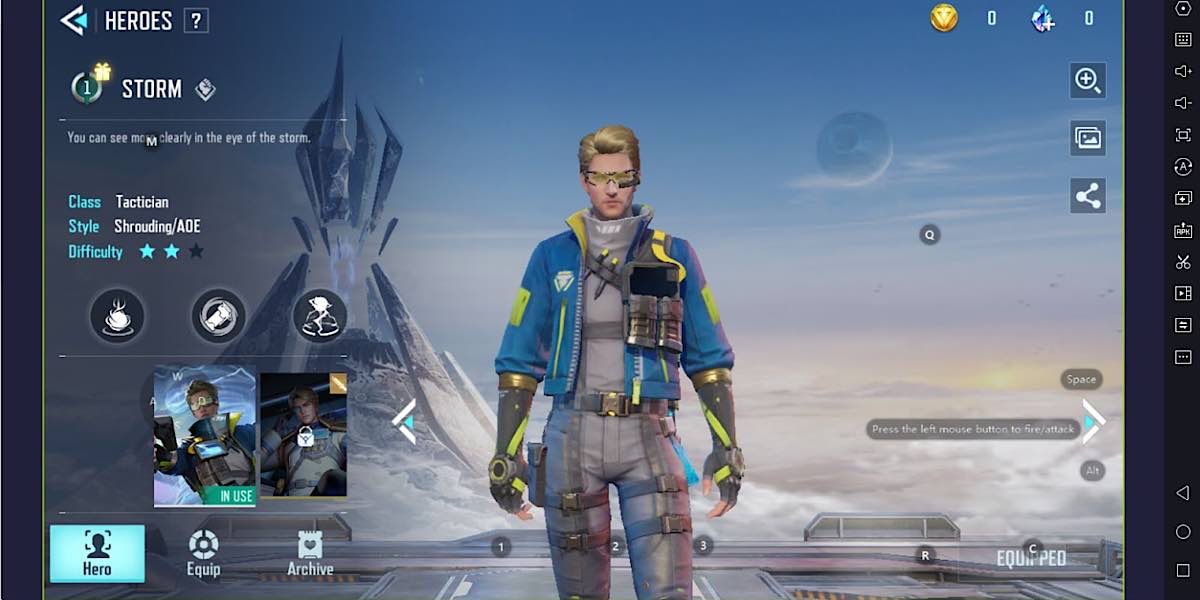Click the emblem icon beside STORM name
1200x600 pixels.
205,90
